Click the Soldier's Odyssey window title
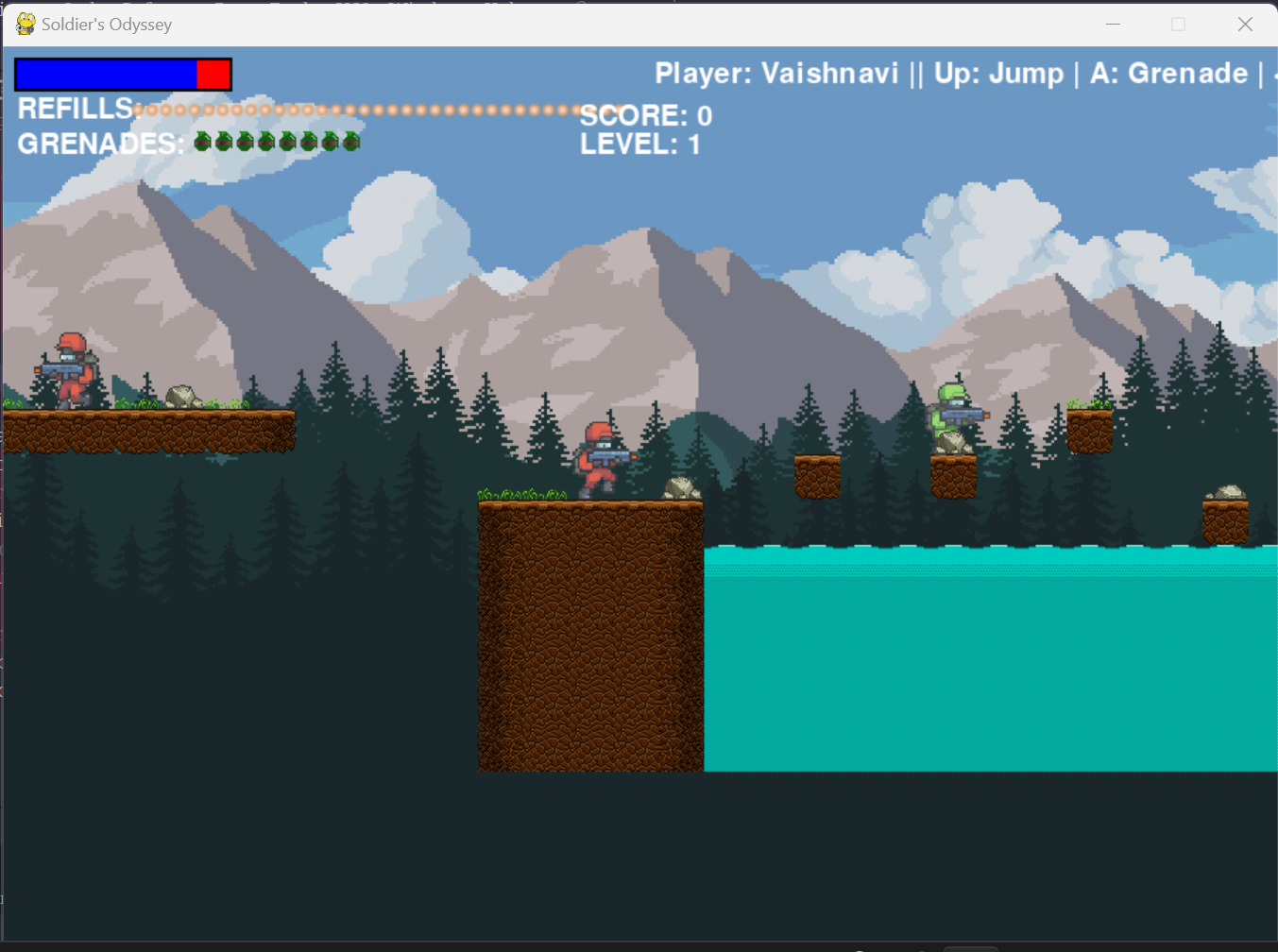The width and height of the screenshot is (1278, 952). click(x=104, y=25)
